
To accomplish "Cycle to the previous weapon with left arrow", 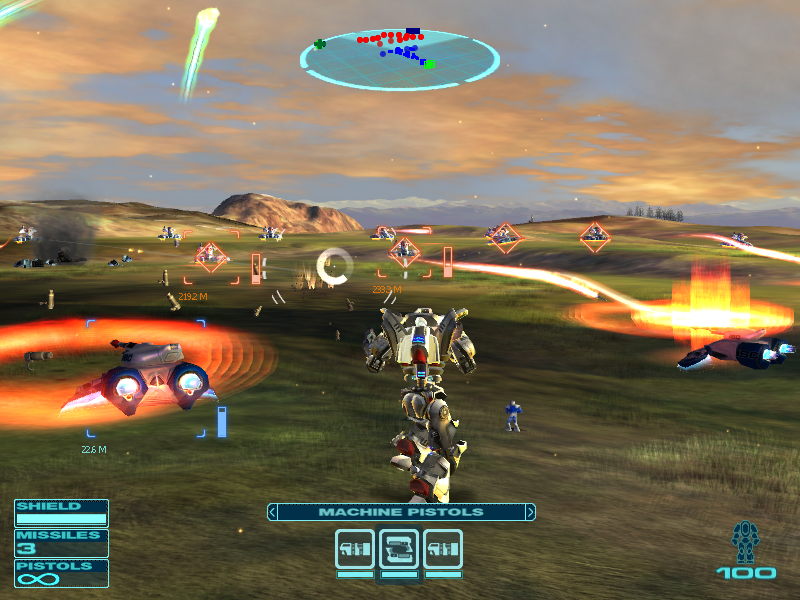I will (x=272, y=512).
